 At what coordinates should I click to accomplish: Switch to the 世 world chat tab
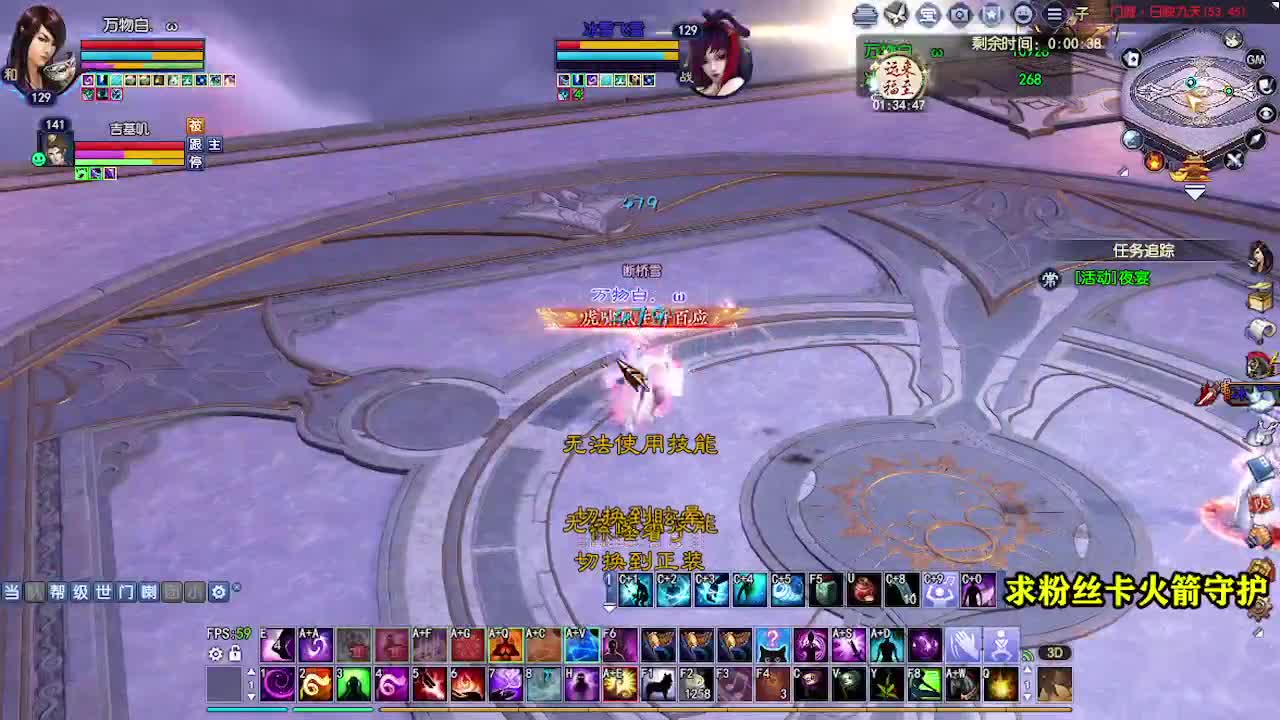[102, 592]
